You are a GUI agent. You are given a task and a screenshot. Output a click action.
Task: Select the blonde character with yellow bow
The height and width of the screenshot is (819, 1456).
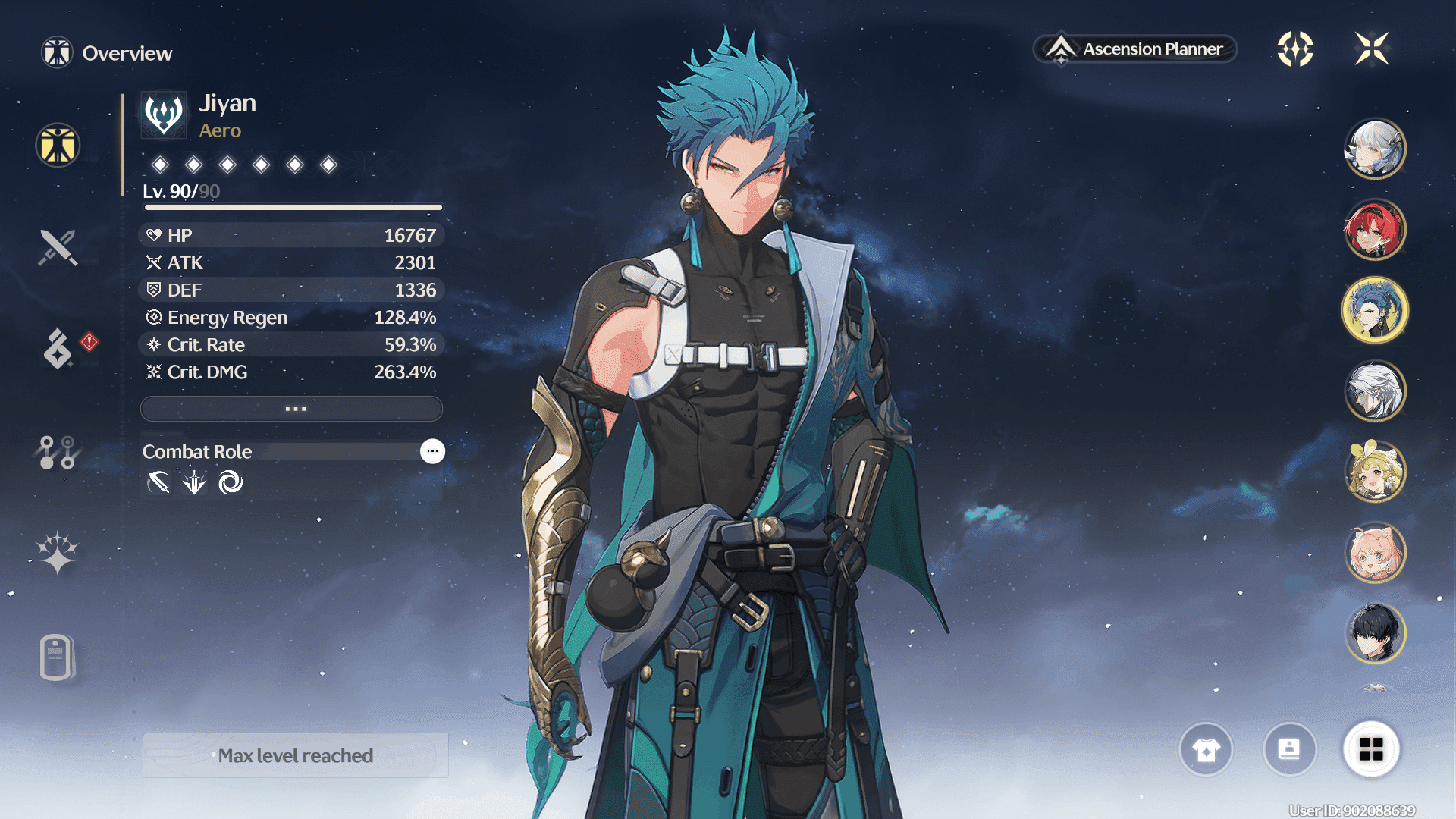tap(1374, 472)
